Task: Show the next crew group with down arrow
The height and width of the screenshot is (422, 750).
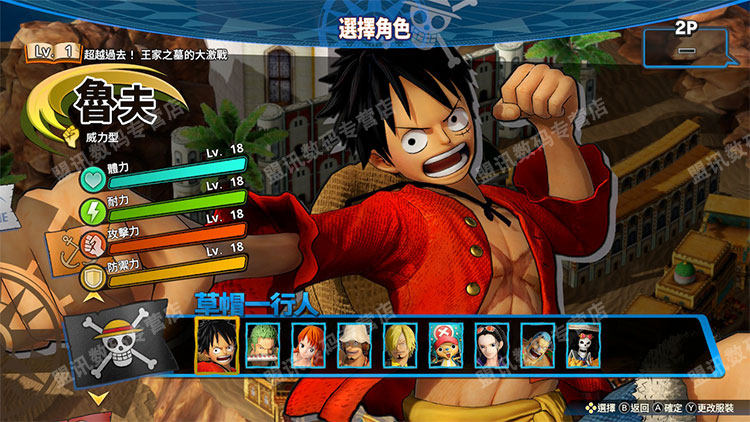Action: tap(99, 400)
